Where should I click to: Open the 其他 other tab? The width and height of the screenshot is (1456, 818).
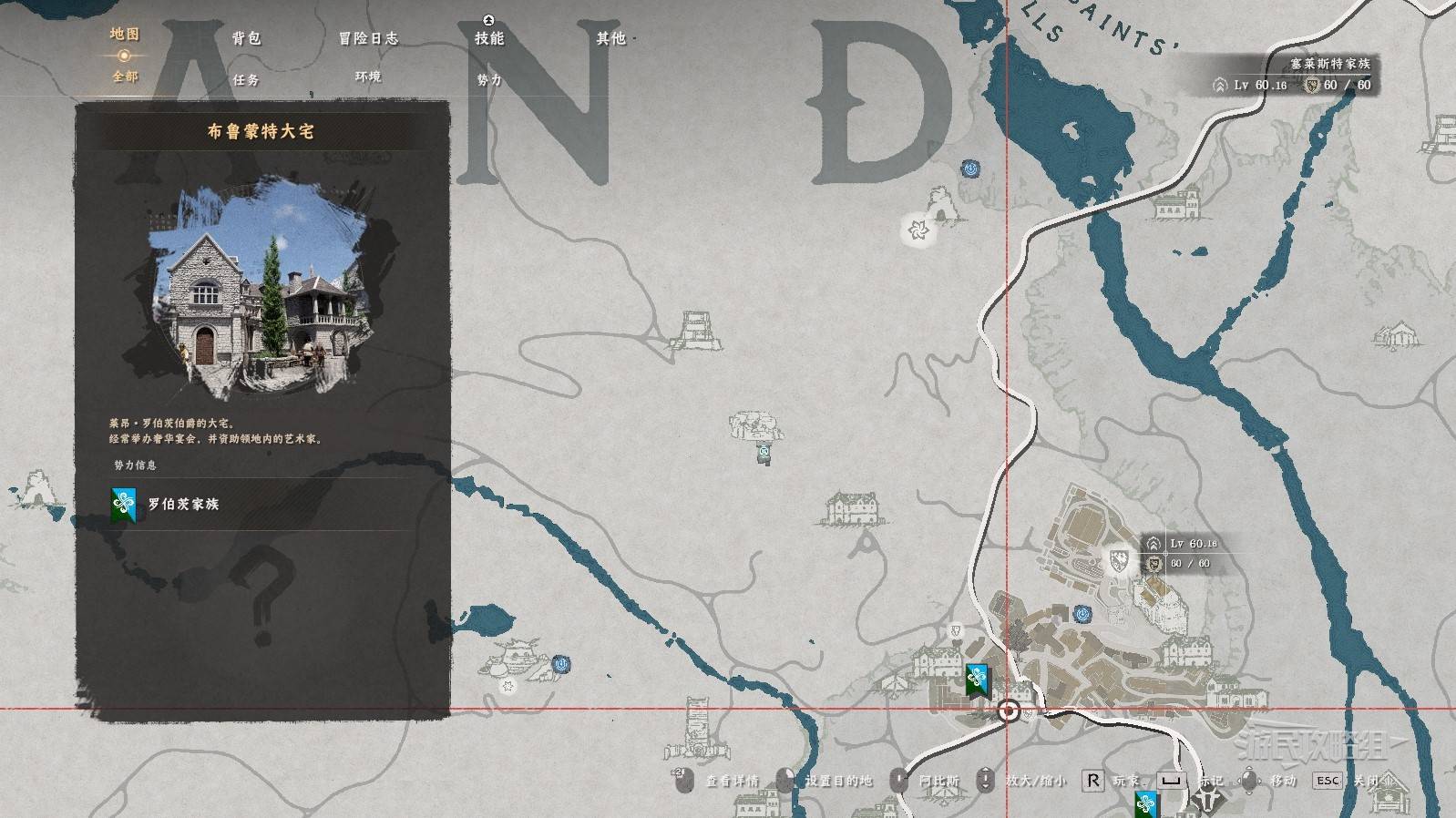pos(610,38)
